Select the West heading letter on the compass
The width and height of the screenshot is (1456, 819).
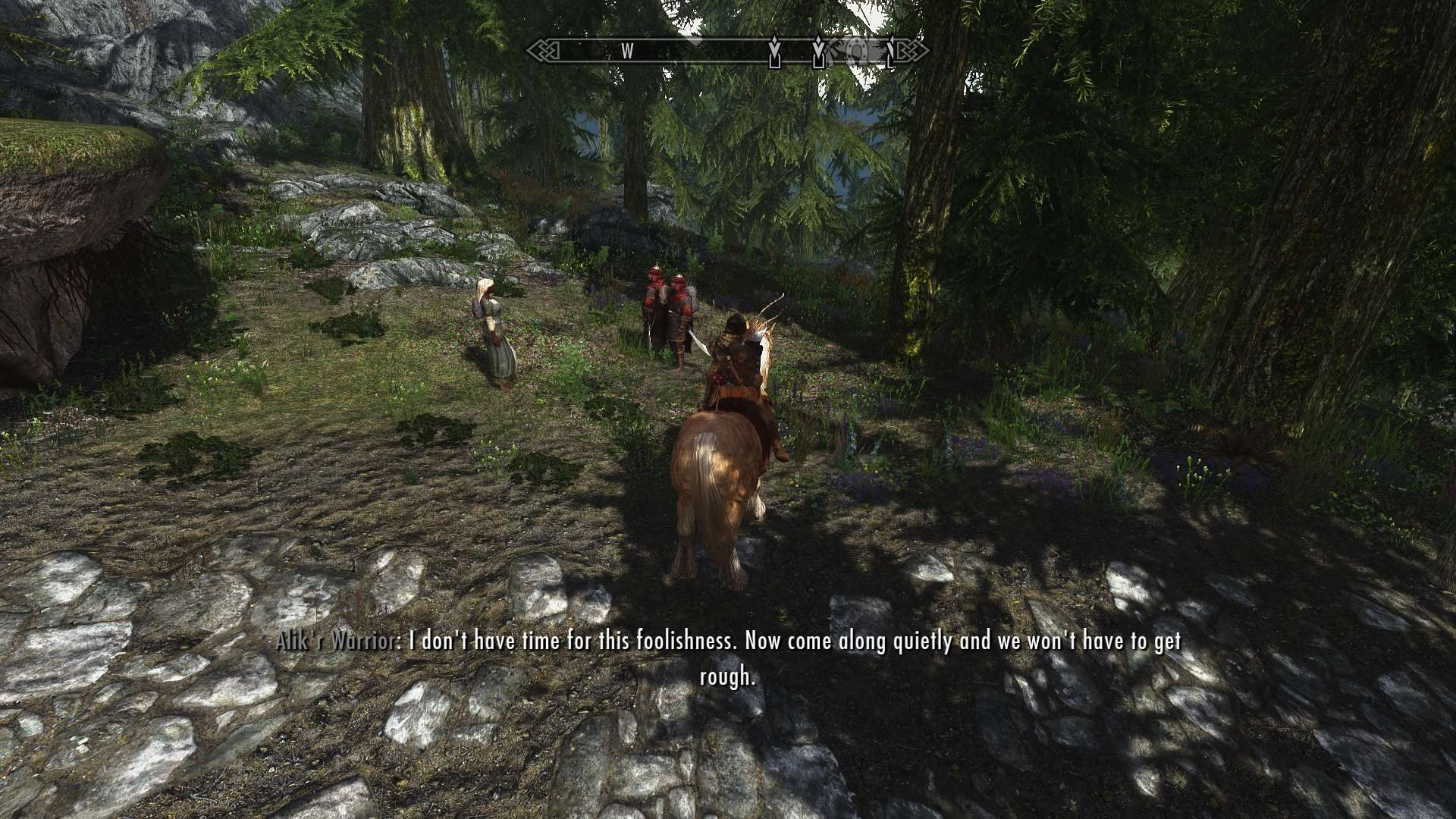coord(627,52)
